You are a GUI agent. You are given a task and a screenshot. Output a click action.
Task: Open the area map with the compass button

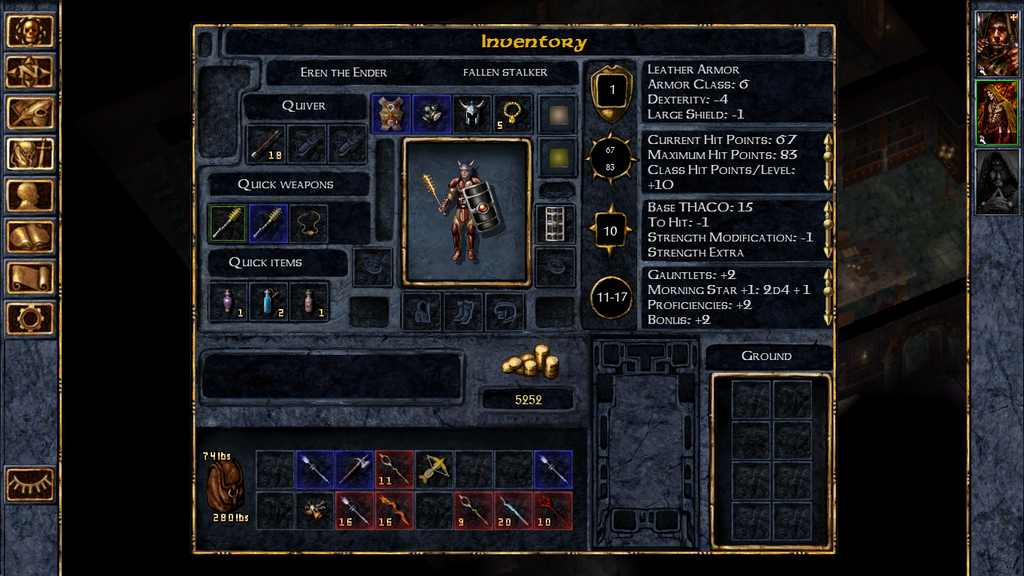pyautogui.click(x=30, y=72)
